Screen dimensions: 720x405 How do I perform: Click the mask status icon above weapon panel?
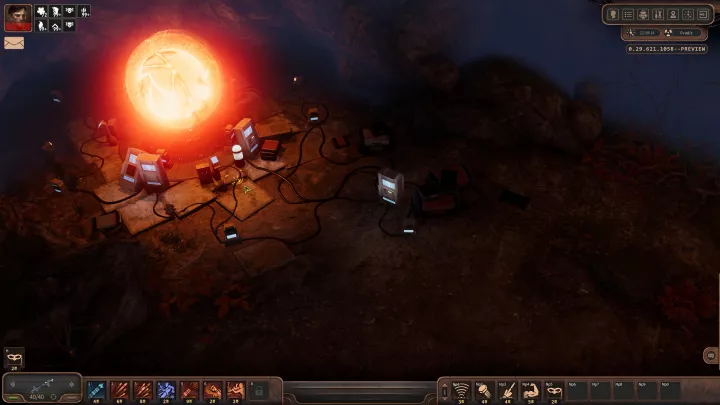tap(14, 357)
